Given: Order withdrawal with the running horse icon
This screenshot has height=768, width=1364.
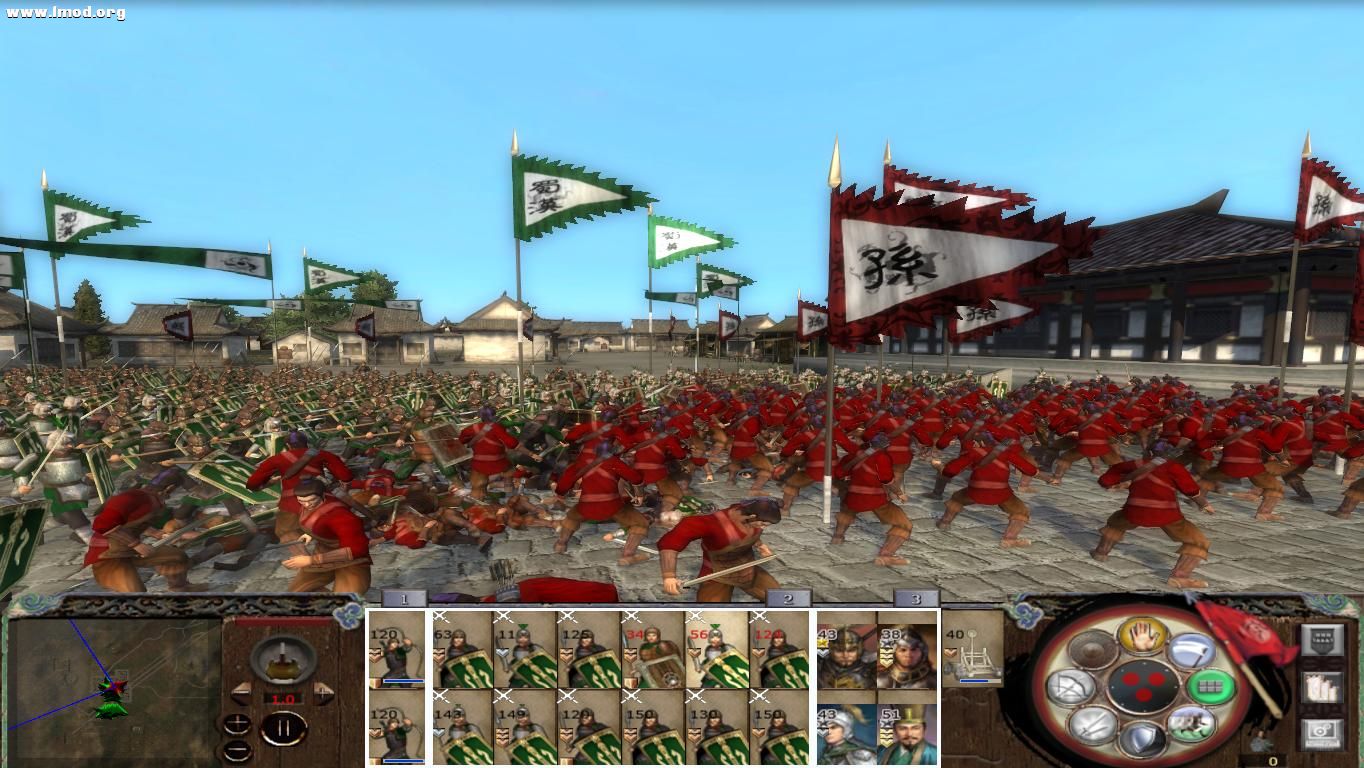Looking at the screenshot, I should pyautogui.click(x=1189, y=725).
